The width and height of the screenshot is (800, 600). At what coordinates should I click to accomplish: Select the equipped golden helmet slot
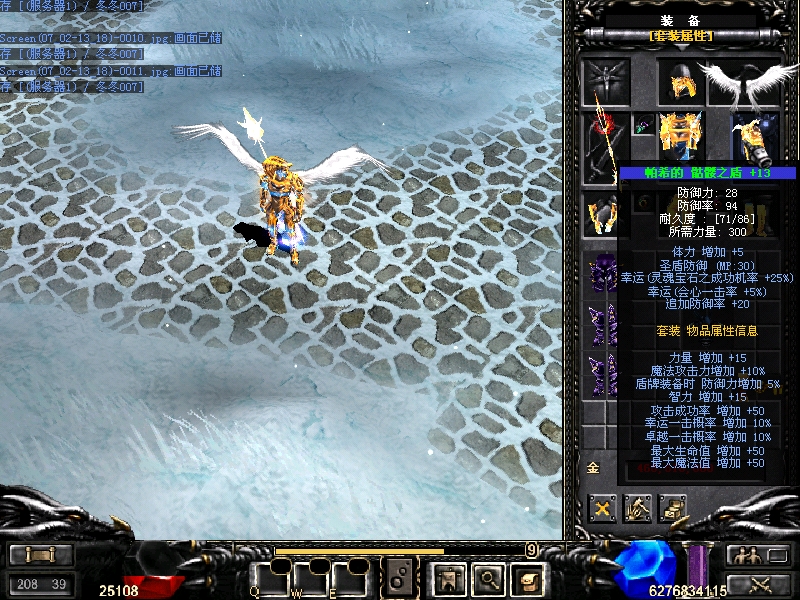click(x=681, y=82)
